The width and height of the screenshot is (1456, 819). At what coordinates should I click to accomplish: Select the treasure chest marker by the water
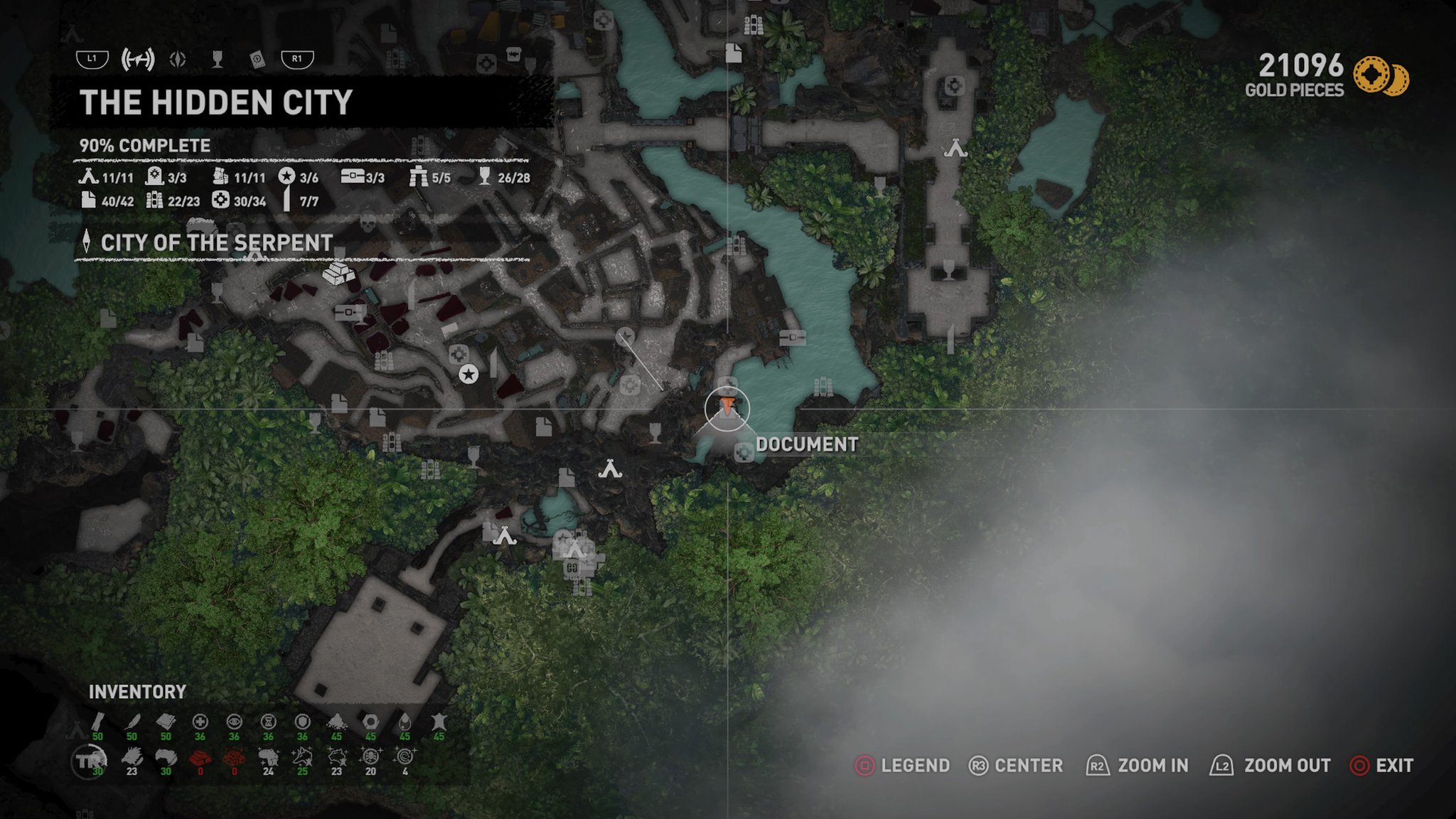[792, 337]
